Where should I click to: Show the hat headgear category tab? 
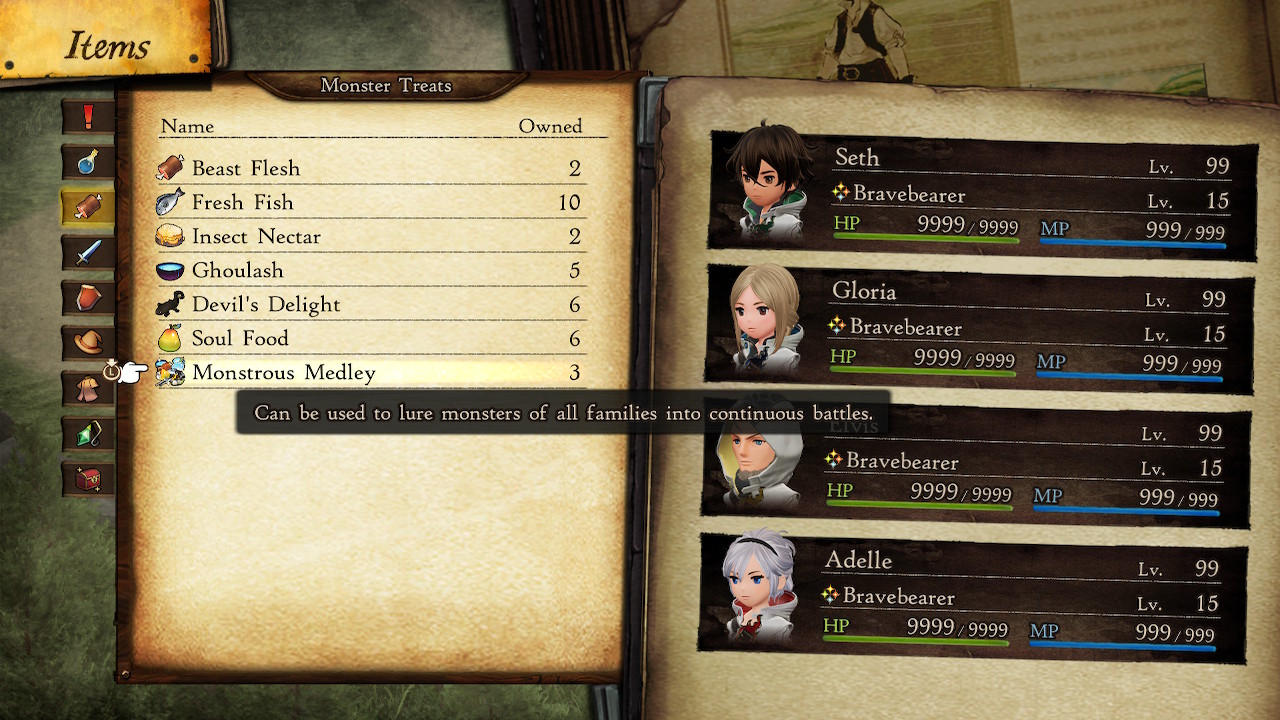(88, 342)
